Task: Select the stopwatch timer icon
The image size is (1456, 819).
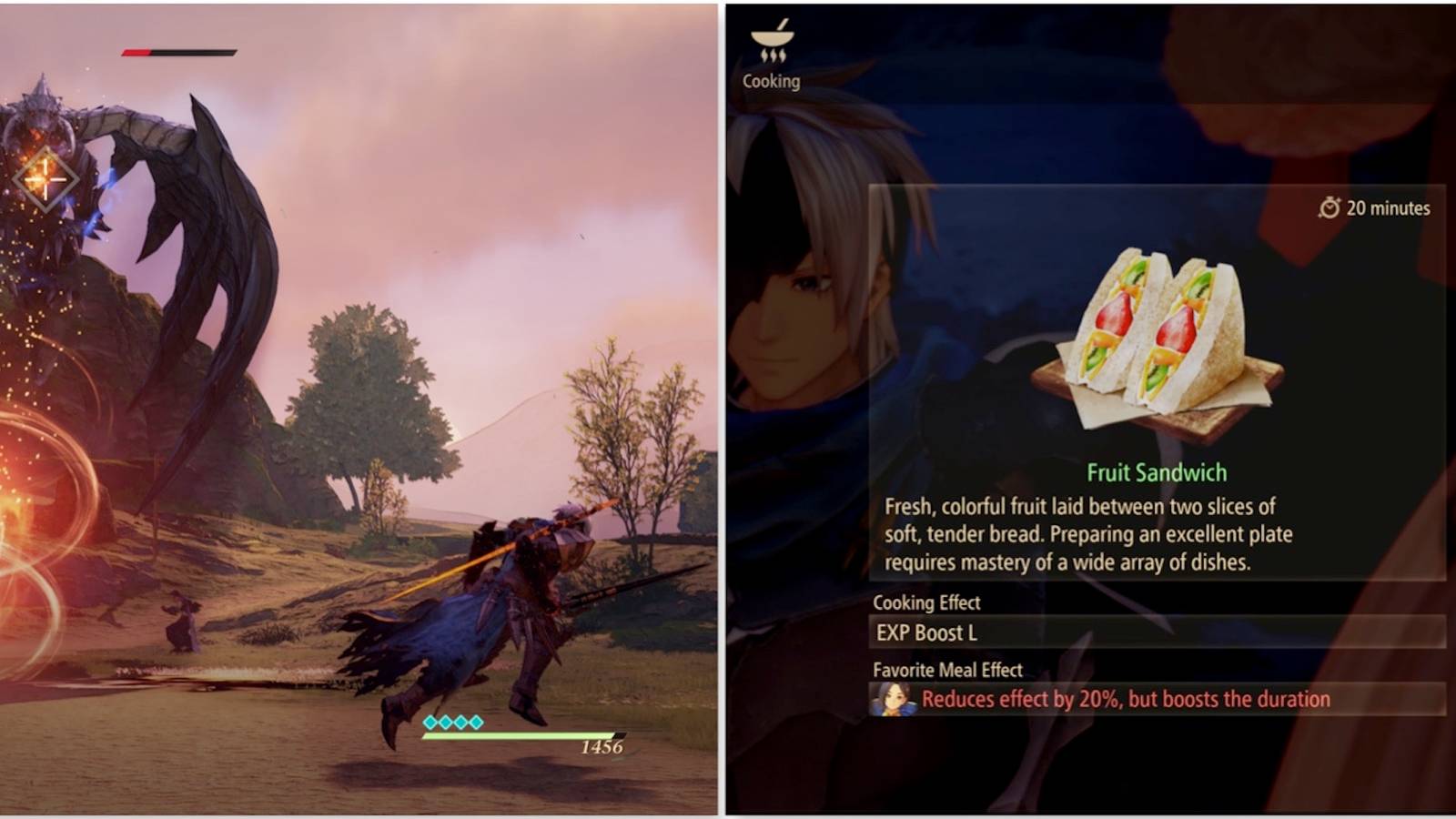Action: 1329,207
